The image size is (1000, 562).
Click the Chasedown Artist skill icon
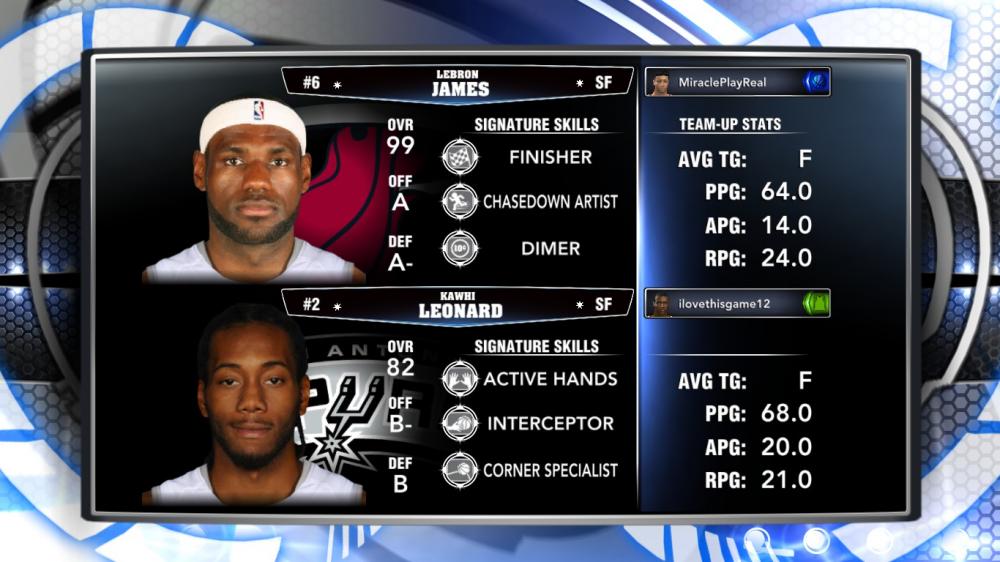tap(460, 201)
